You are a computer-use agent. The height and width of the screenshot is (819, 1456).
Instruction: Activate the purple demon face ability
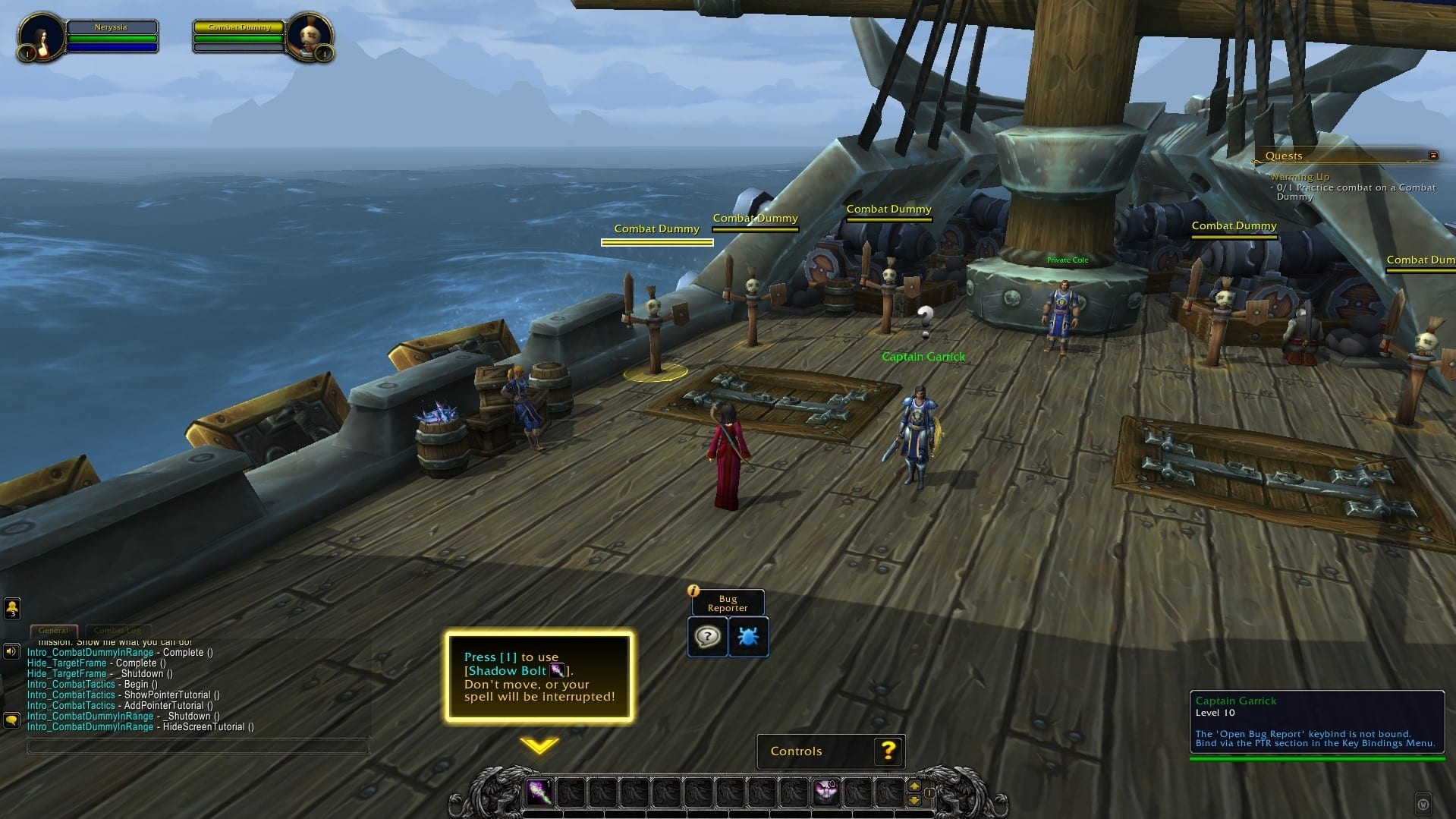point(825,793)
